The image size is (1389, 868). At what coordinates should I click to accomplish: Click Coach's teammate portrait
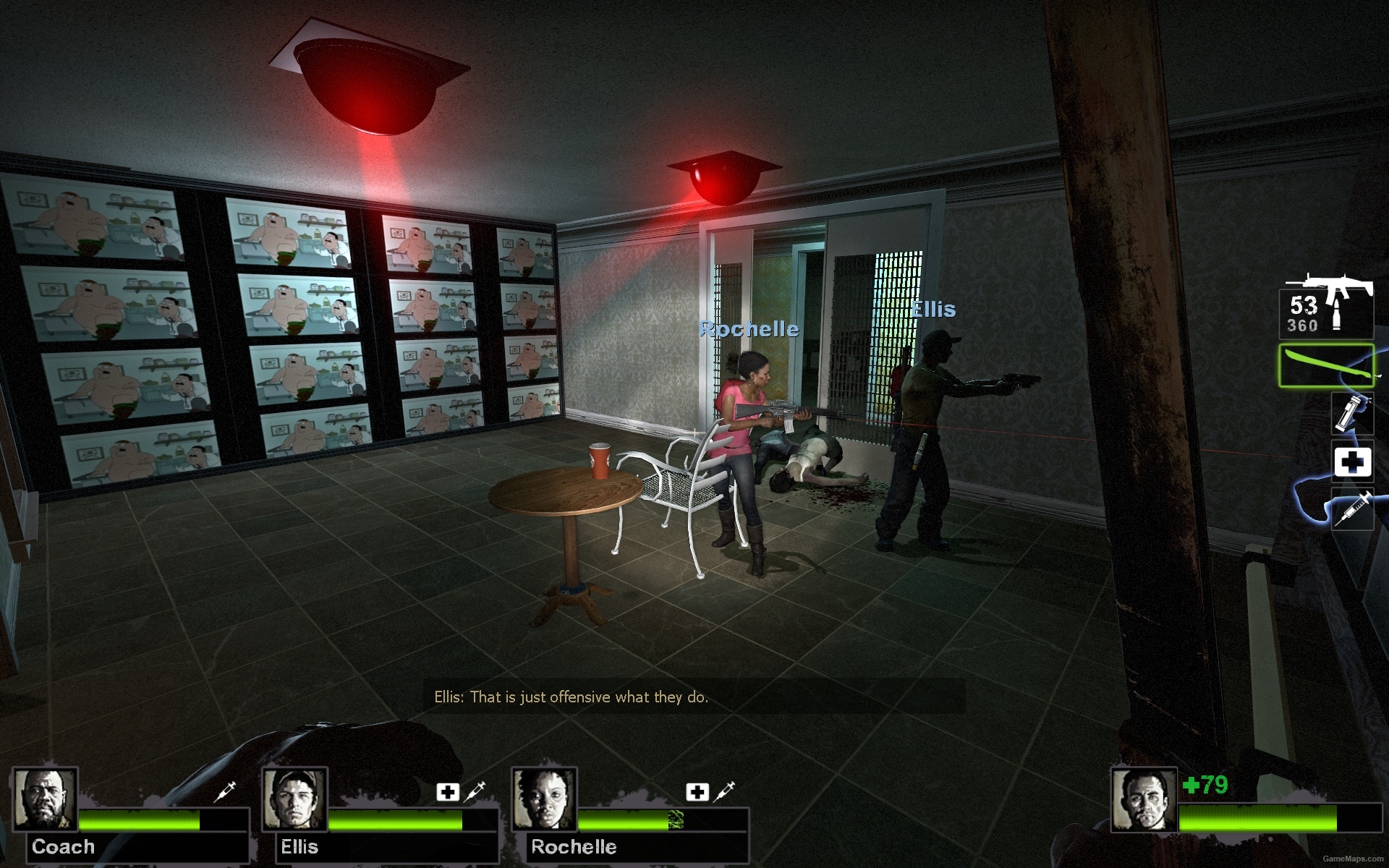[x=46, y=799]
